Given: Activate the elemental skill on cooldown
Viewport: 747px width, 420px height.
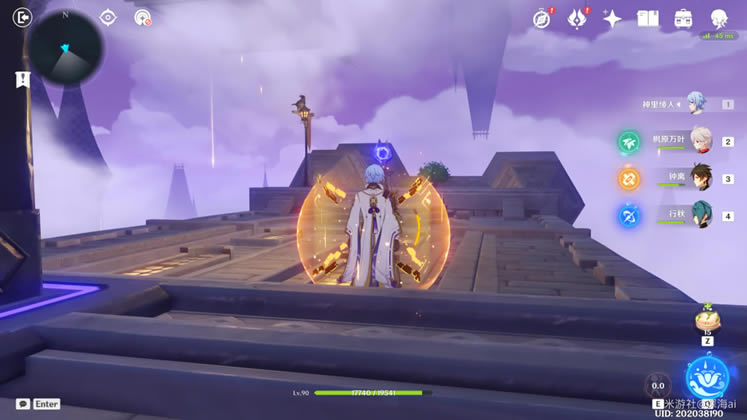Looking at the screenshot, I should [x=657, y=384].
